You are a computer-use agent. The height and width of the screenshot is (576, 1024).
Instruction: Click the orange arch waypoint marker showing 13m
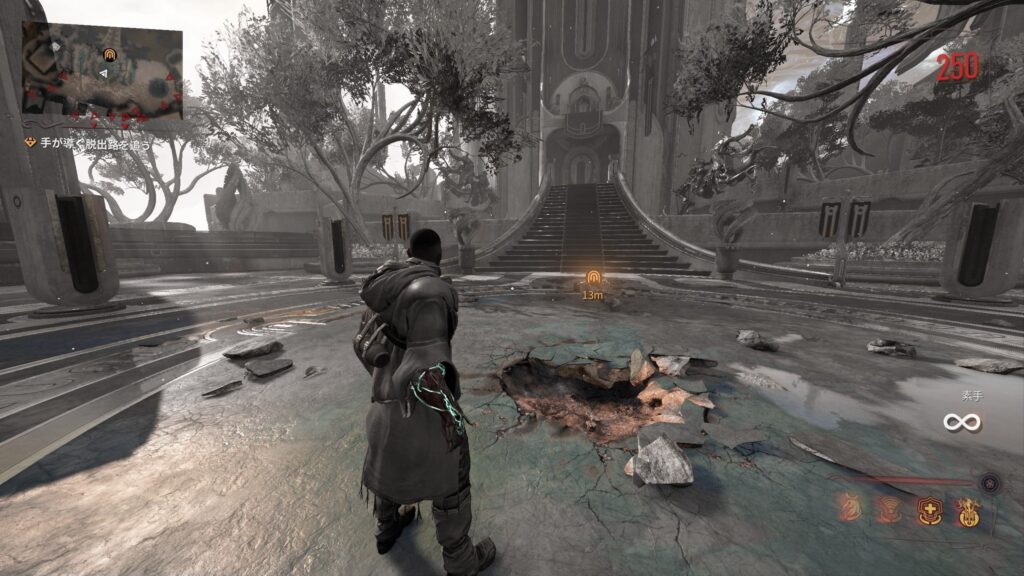592,277
